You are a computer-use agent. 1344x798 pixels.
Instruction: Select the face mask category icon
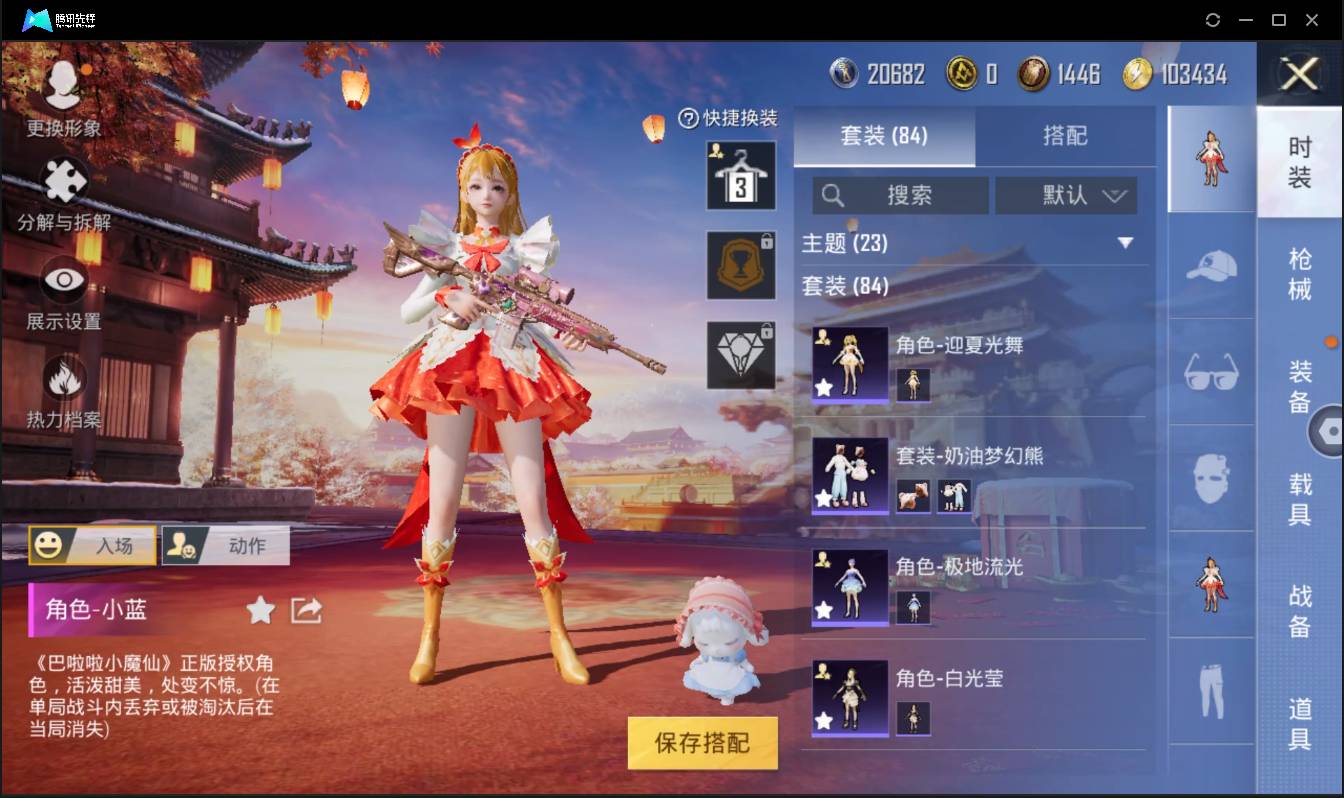pos(1210,478)
